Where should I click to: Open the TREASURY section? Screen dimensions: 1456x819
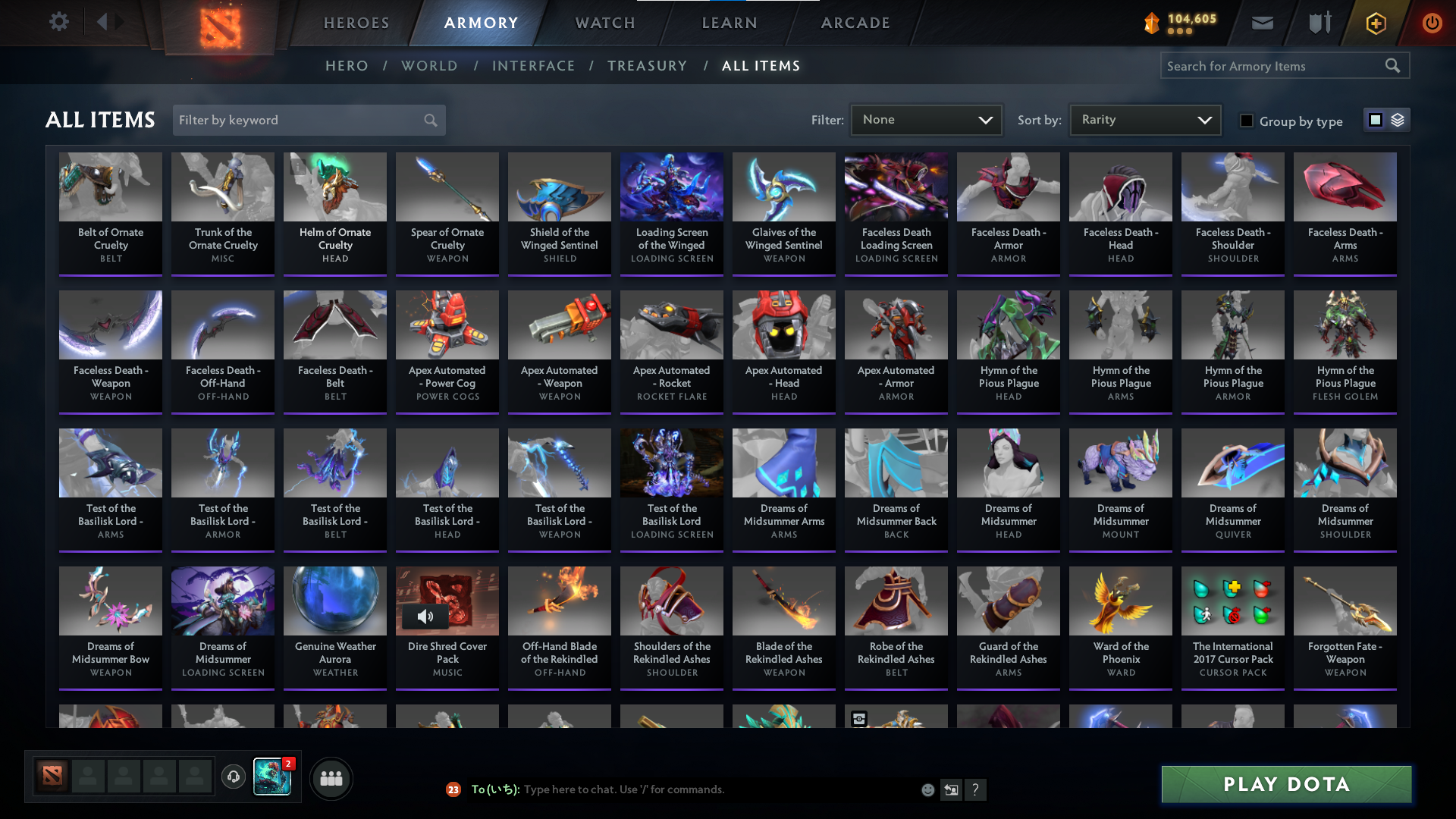click(x=647, y=66)
